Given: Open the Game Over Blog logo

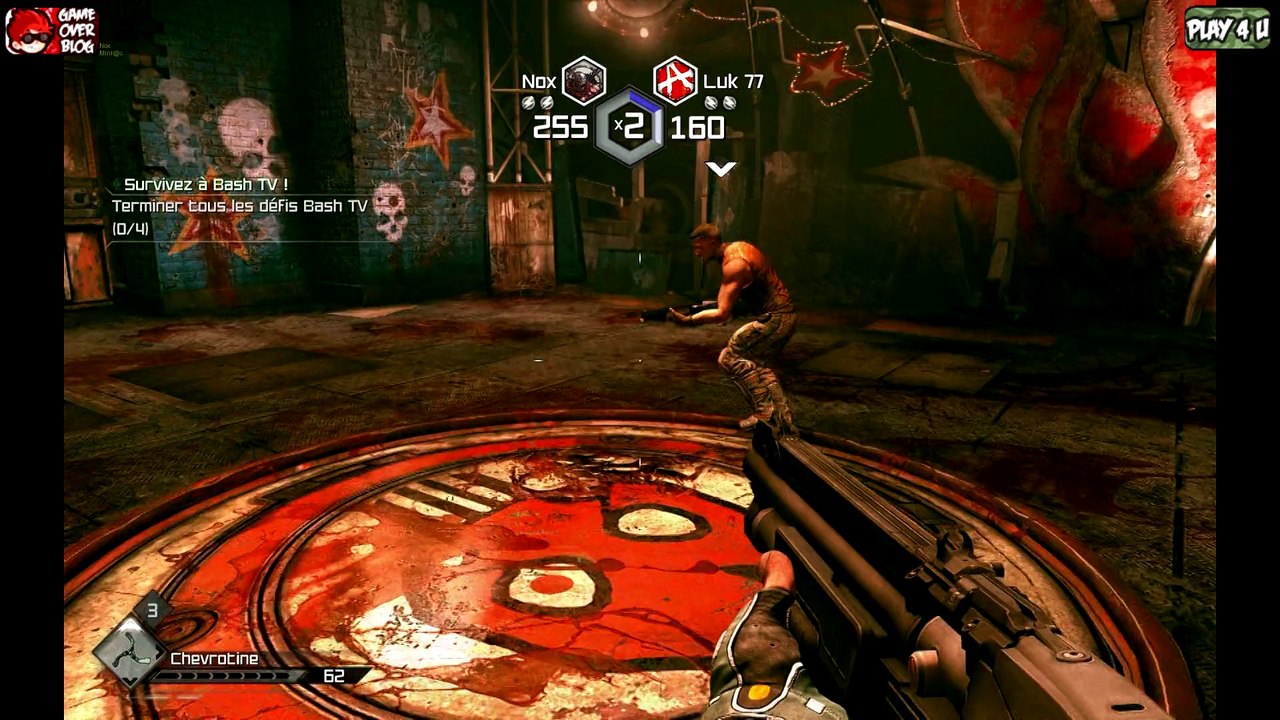Looking at the screenshot, I should pos(50,29).
